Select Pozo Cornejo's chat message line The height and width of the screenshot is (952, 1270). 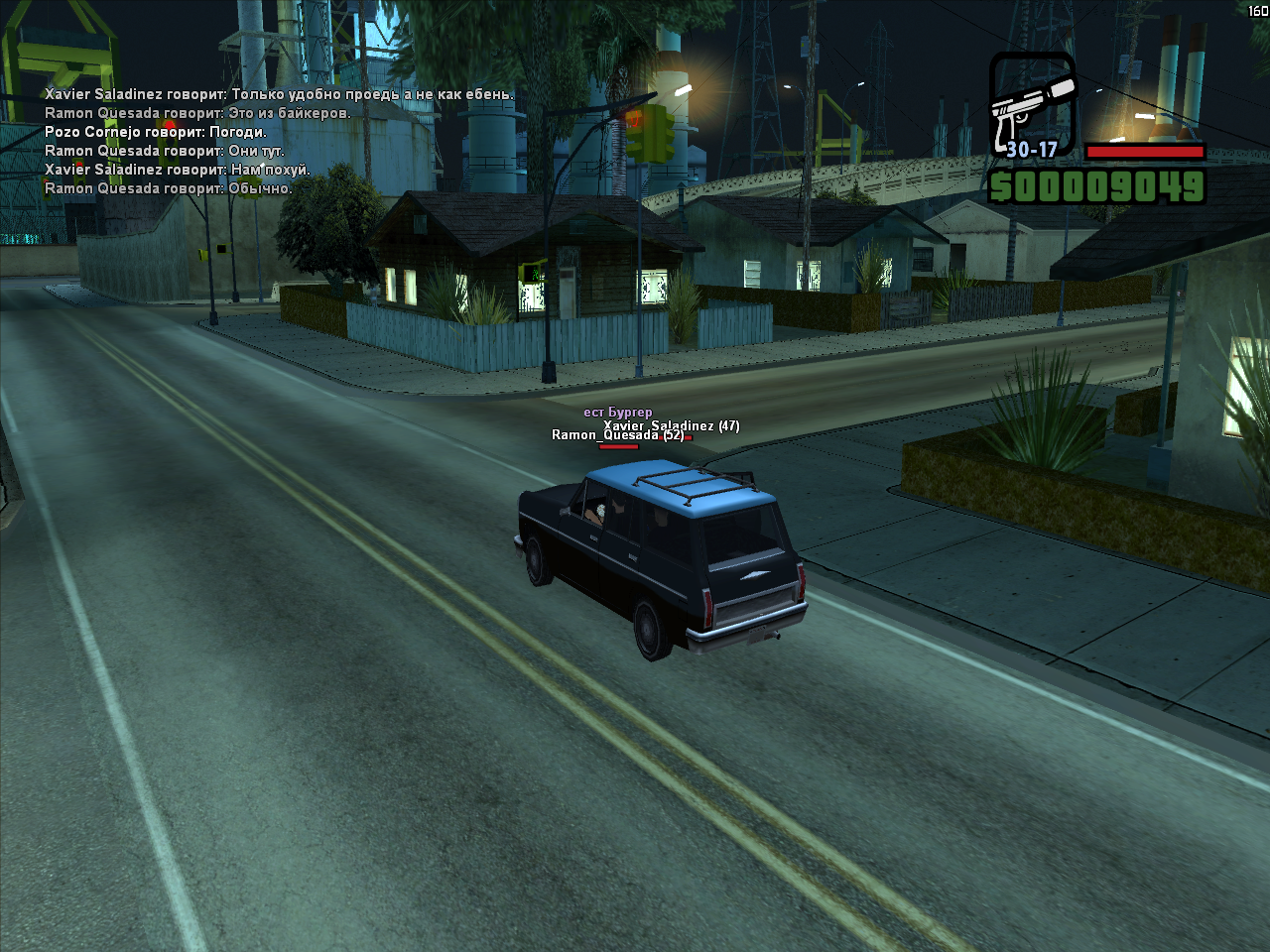156,132
